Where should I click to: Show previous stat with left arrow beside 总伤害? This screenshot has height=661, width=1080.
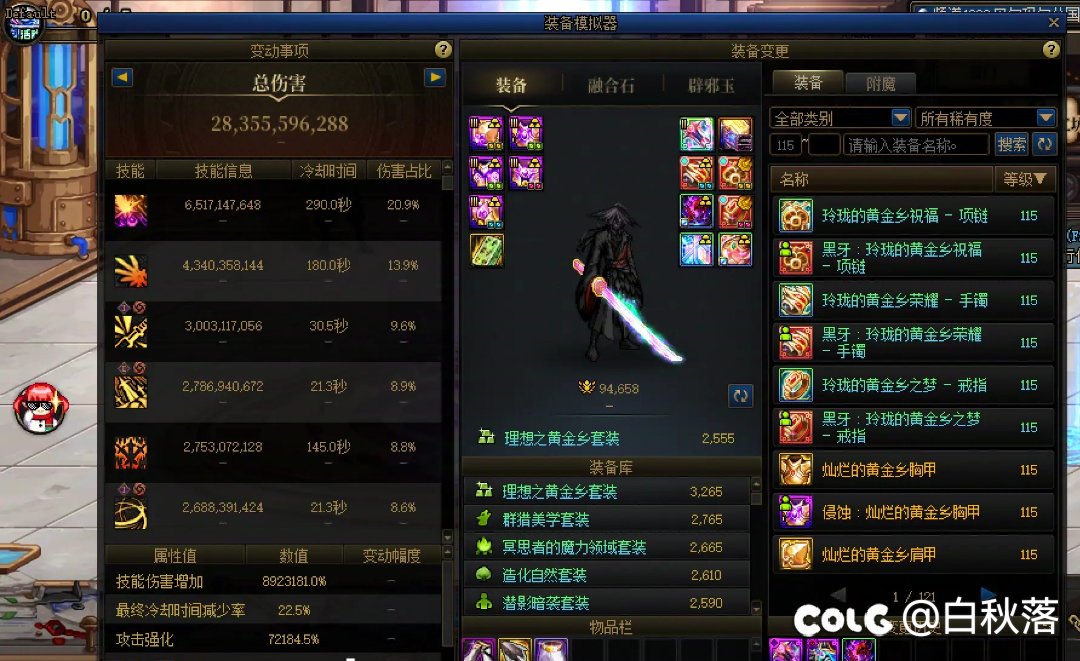121,77
